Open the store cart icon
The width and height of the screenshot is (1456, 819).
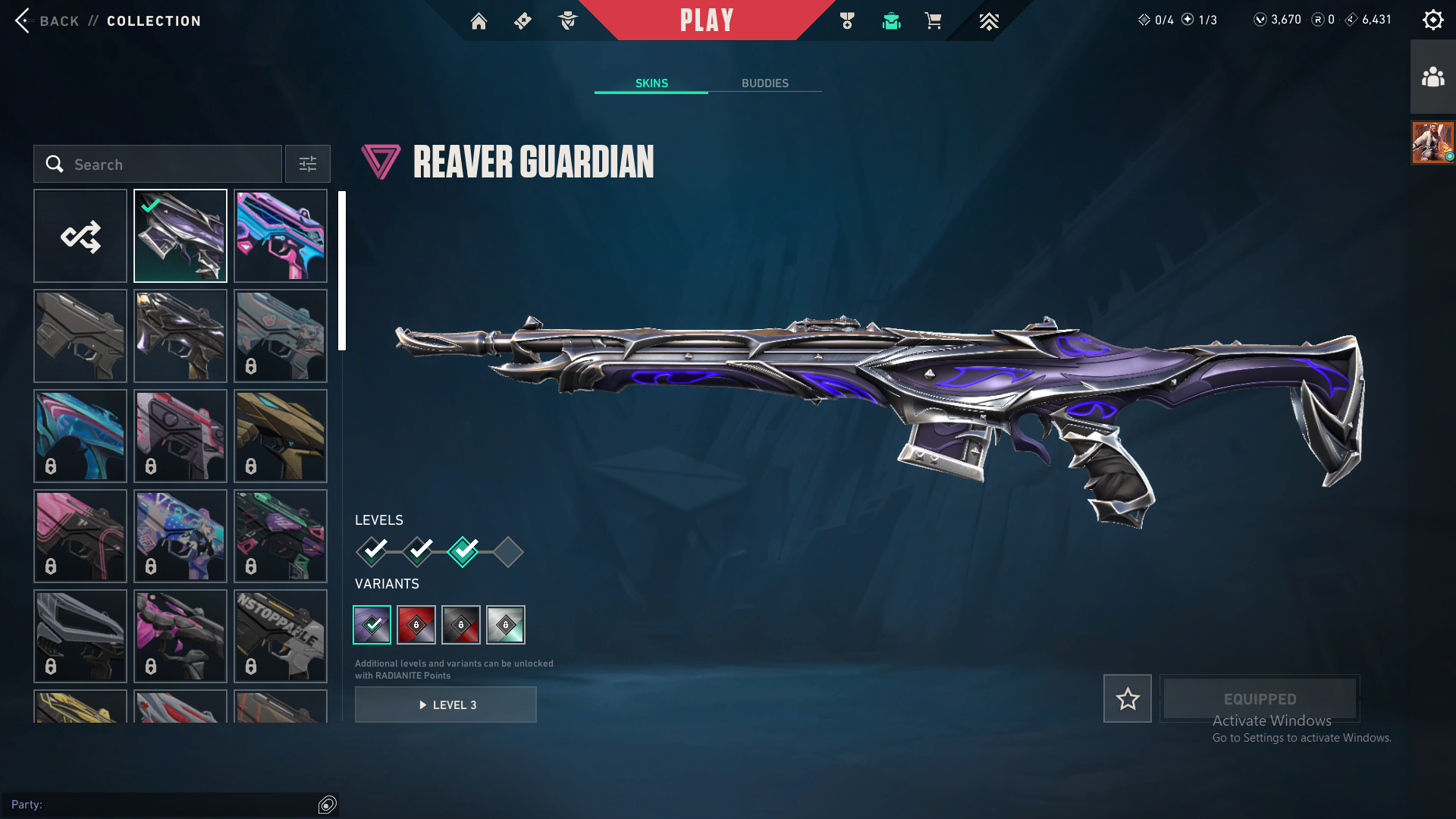933,21
